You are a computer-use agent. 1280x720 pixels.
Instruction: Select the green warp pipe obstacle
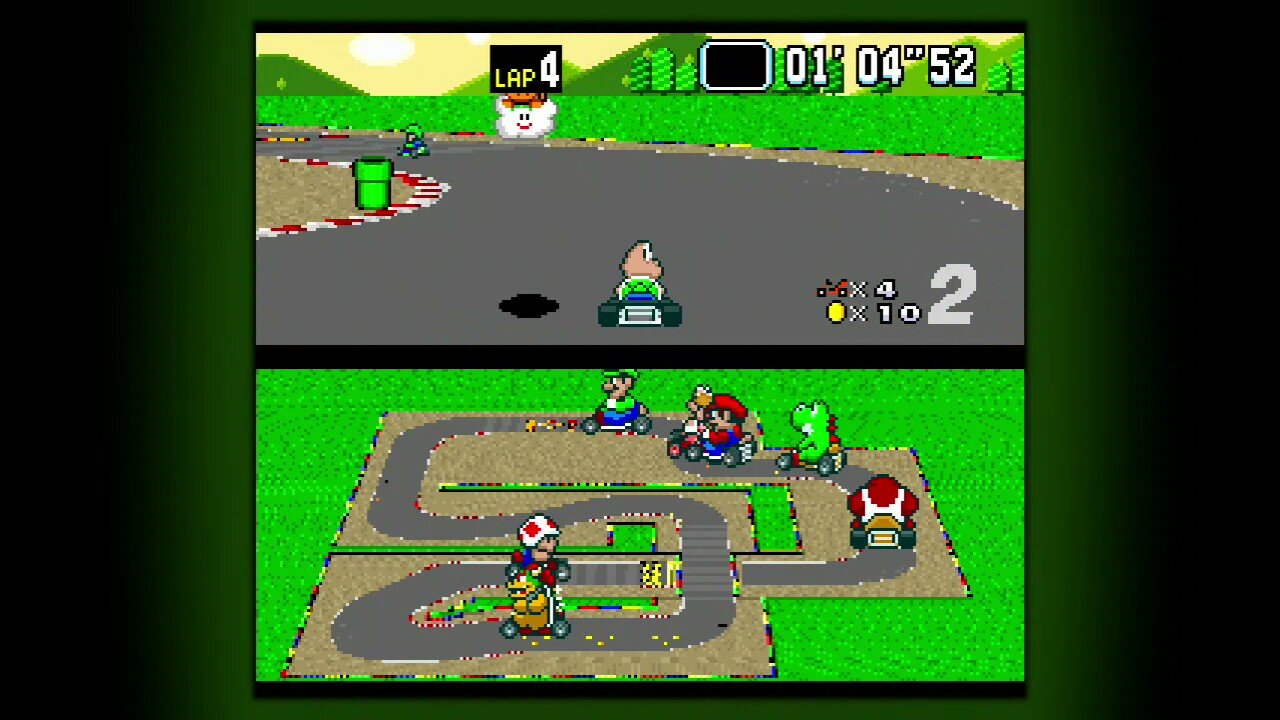370,185
